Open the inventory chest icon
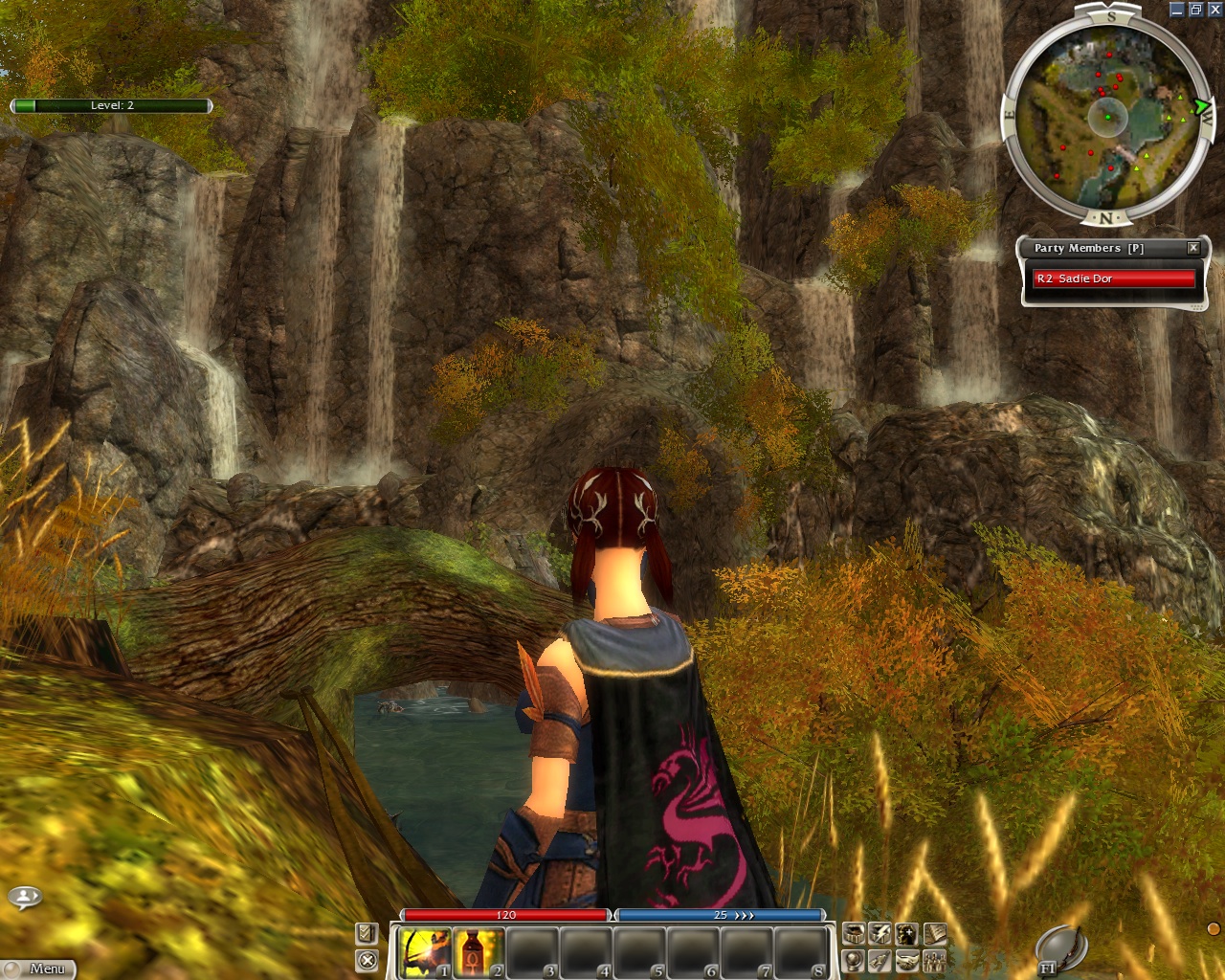This screenshot has width=1225, height=980. coord(854,934)
